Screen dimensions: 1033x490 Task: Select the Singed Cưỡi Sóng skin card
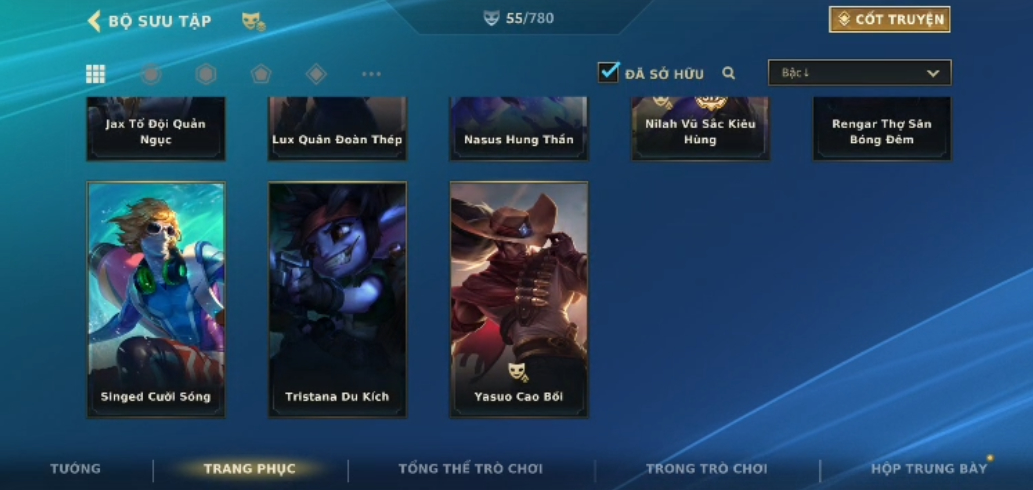tap(156, 299)
